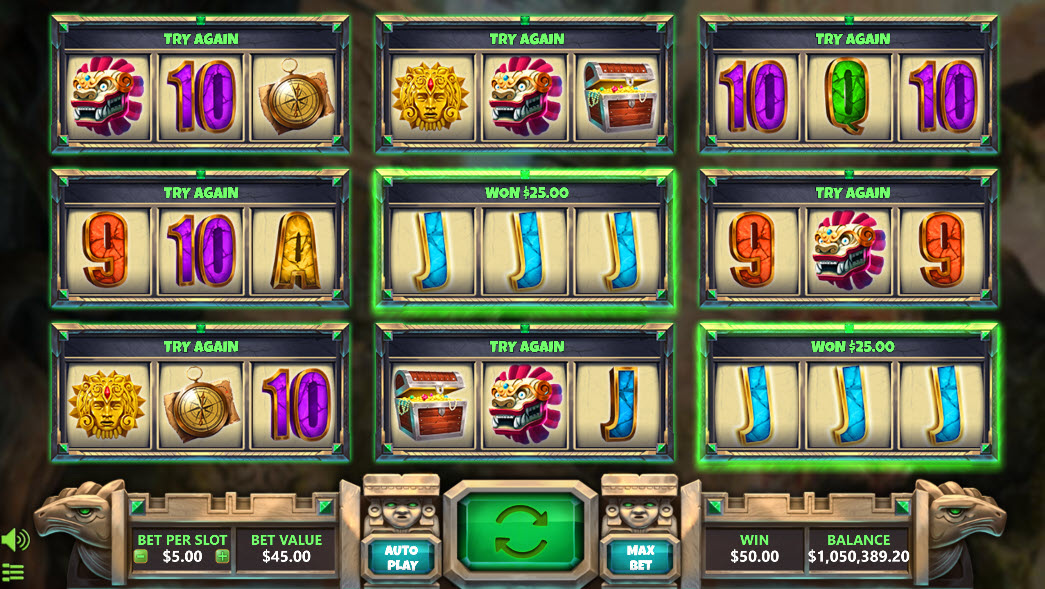Decrease bet per slot with minus button
This screenshot has height=589, width=1045.
click(x=141, y=557)
